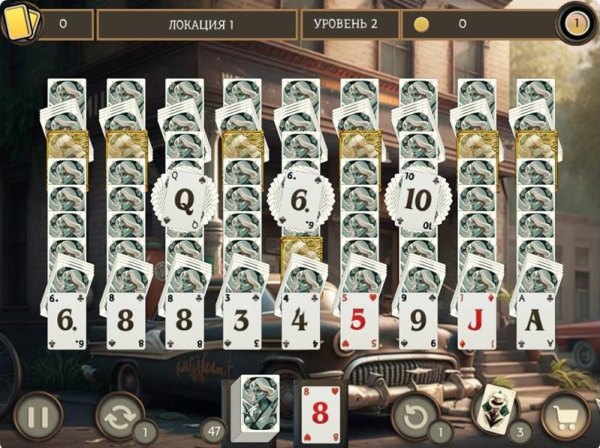
Task: Use the reshuffle arrows button
Action: (121, 414)
